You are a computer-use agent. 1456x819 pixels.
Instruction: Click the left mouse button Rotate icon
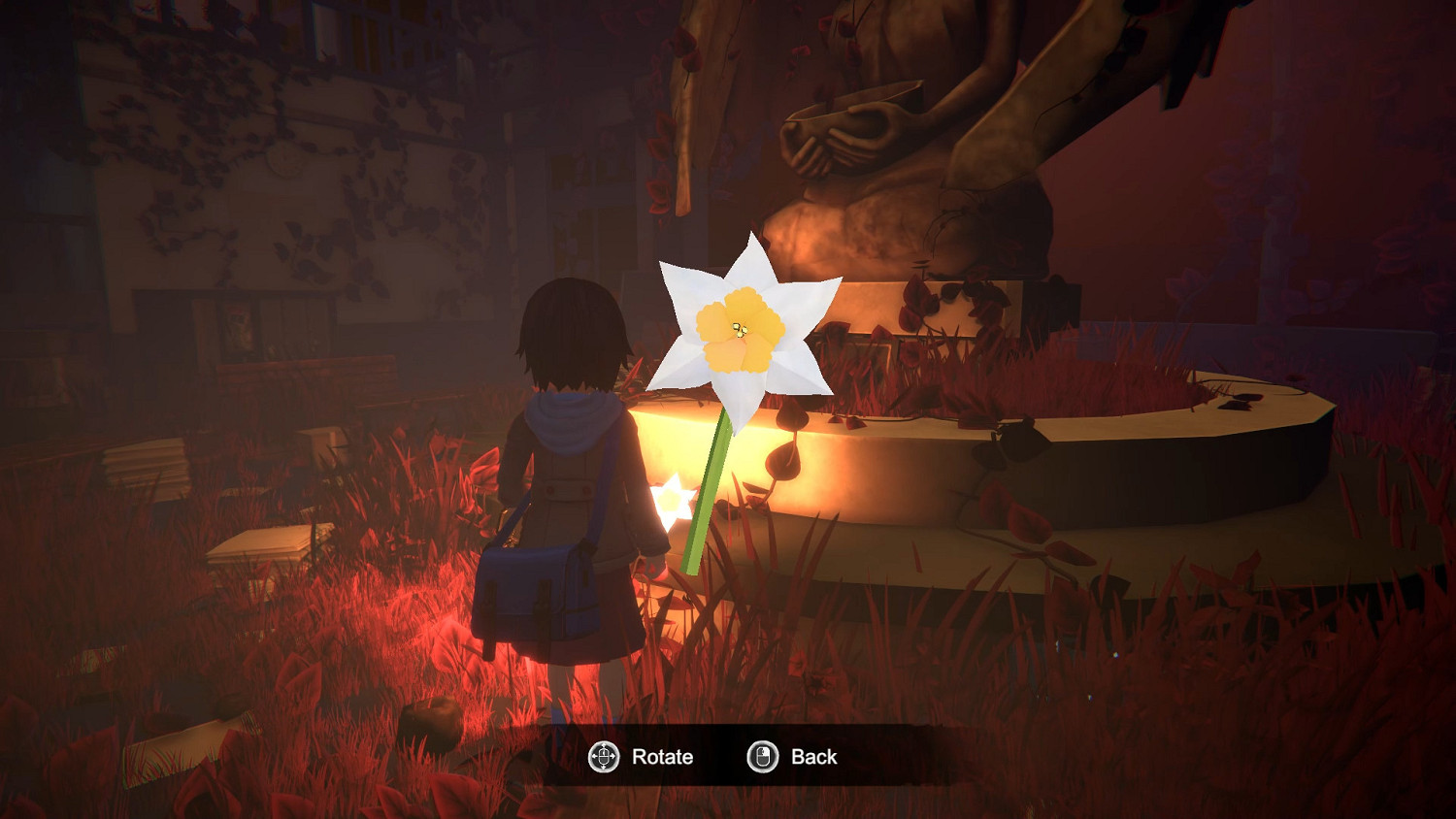[605, 757]
